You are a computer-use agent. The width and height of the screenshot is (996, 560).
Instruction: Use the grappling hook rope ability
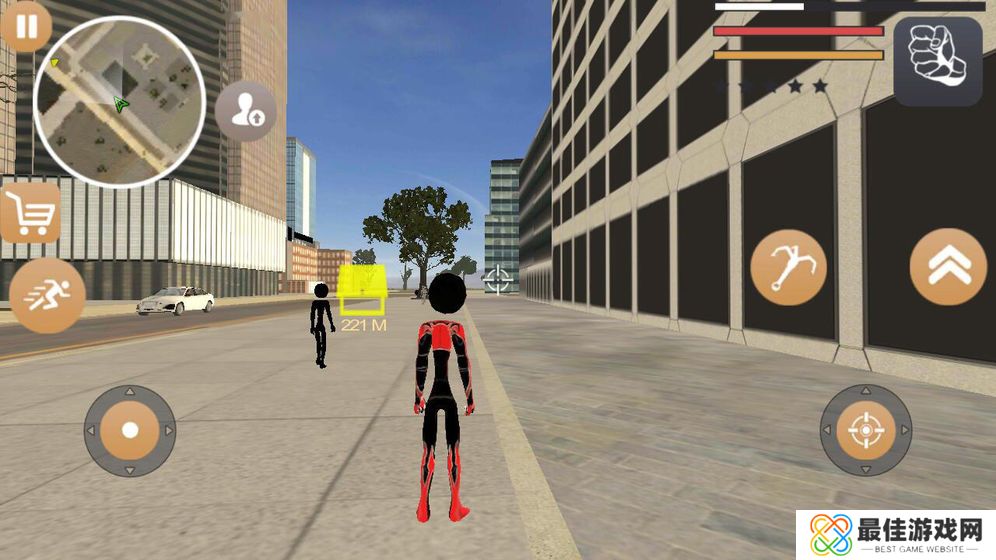coord(788,267)
